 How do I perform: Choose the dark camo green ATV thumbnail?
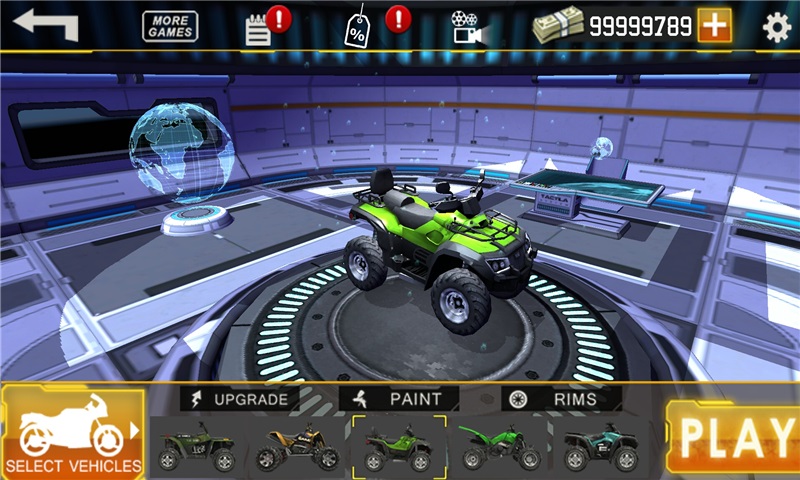(197, 447)
